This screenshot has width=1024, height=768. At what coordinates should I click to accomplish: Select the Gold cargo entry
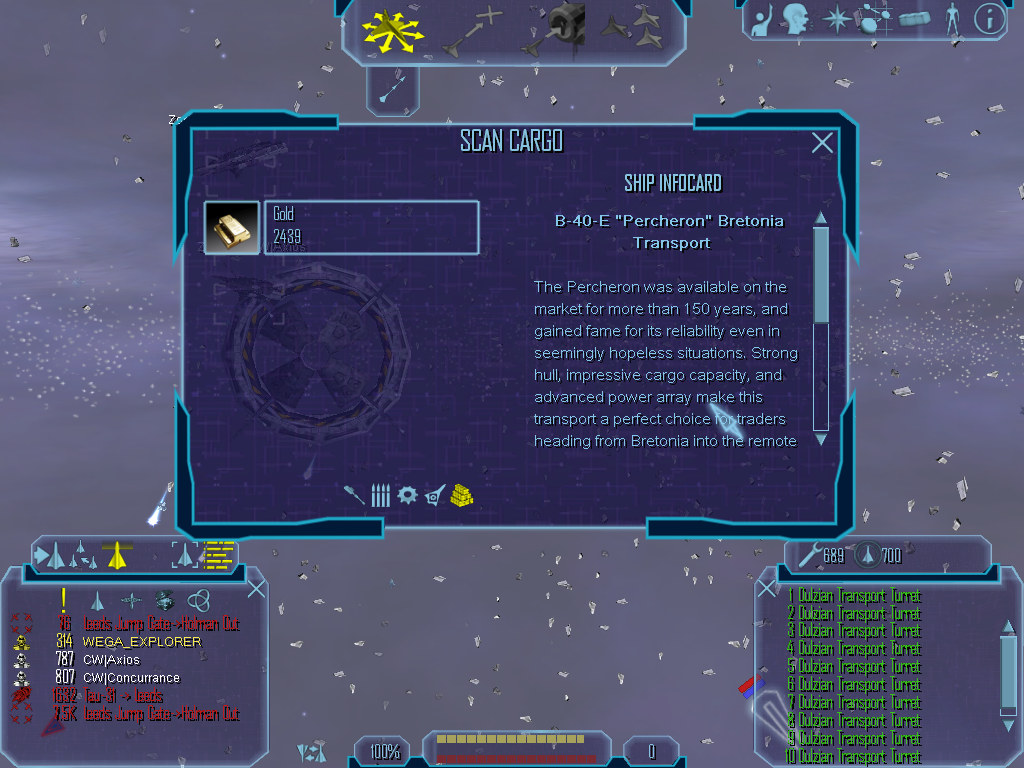(370, 228)
